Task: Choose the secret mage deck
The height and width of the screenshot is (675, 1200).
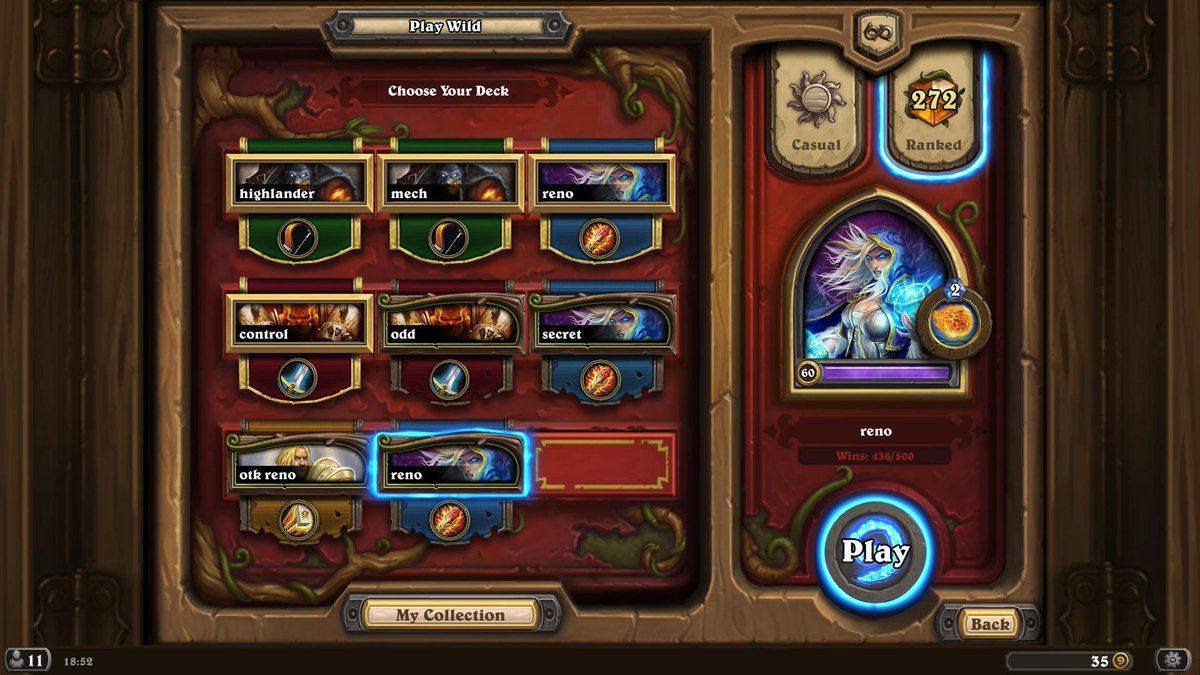Action: [x=601, y=324]
